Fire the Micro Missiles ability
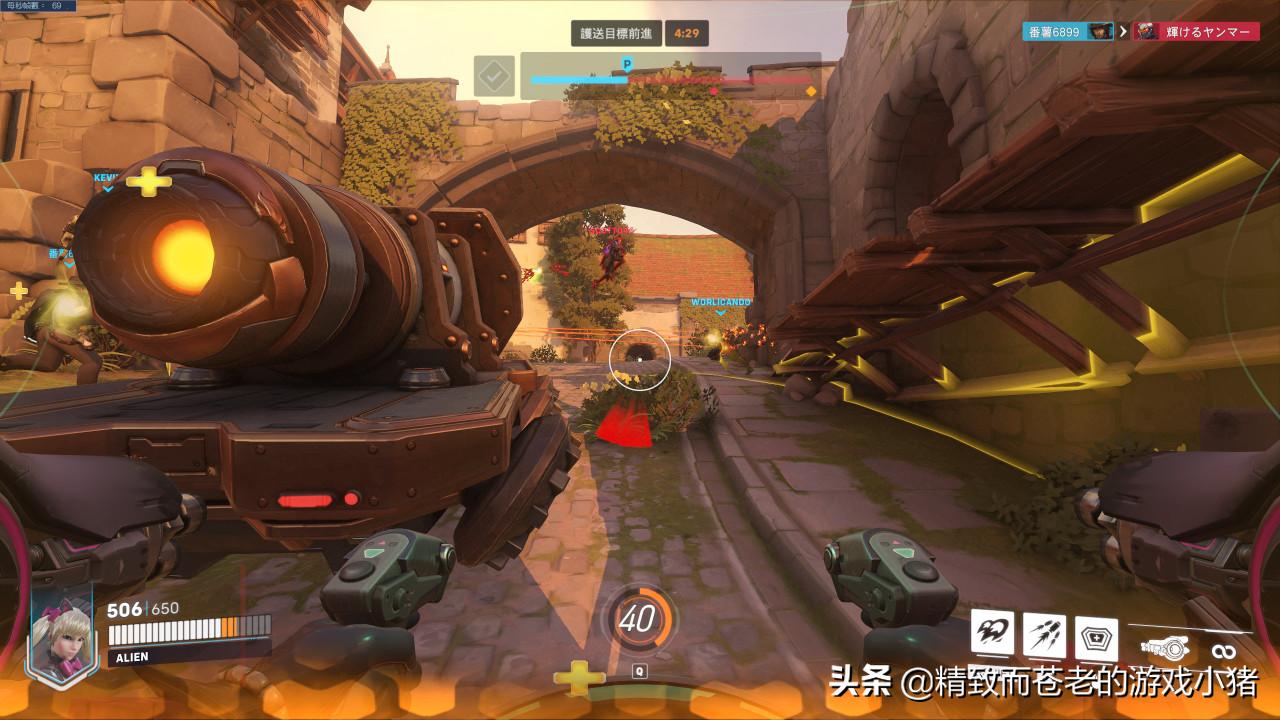 pos(1043,633)
